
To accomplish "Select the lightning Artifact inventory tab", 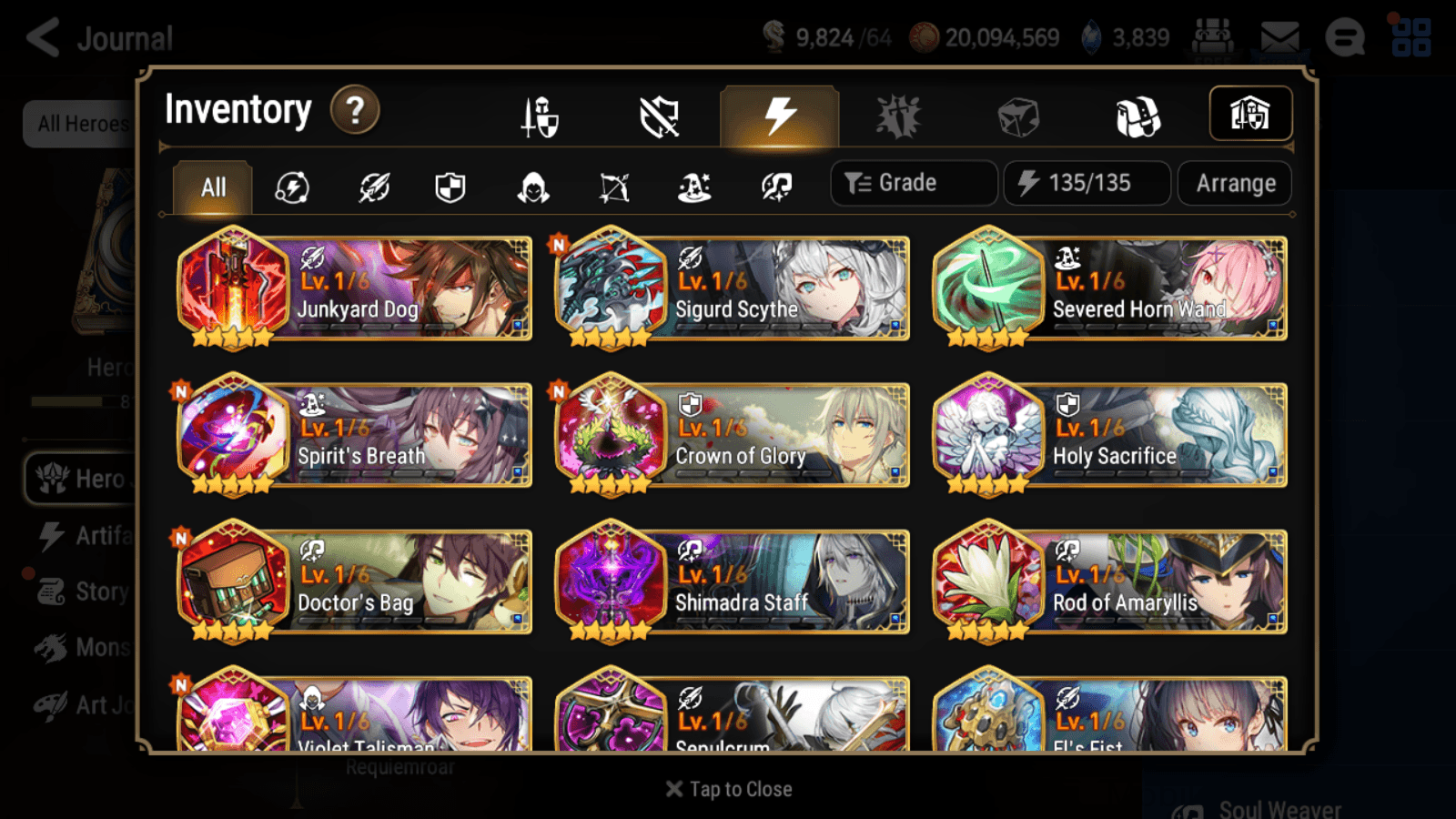I will click(778, 115).
